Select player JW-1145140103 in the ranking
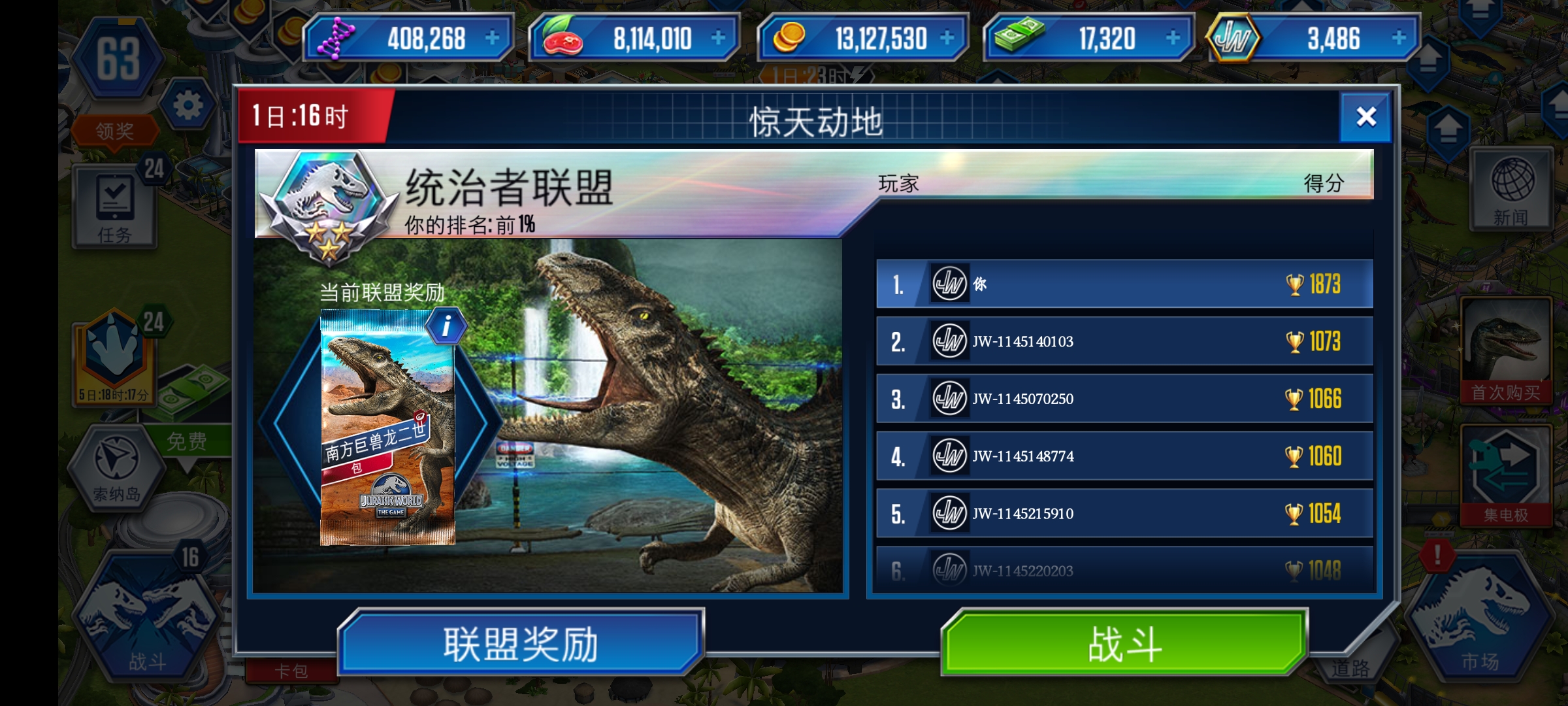Screen dimensions: 1568x706 tap(1124, 341)
